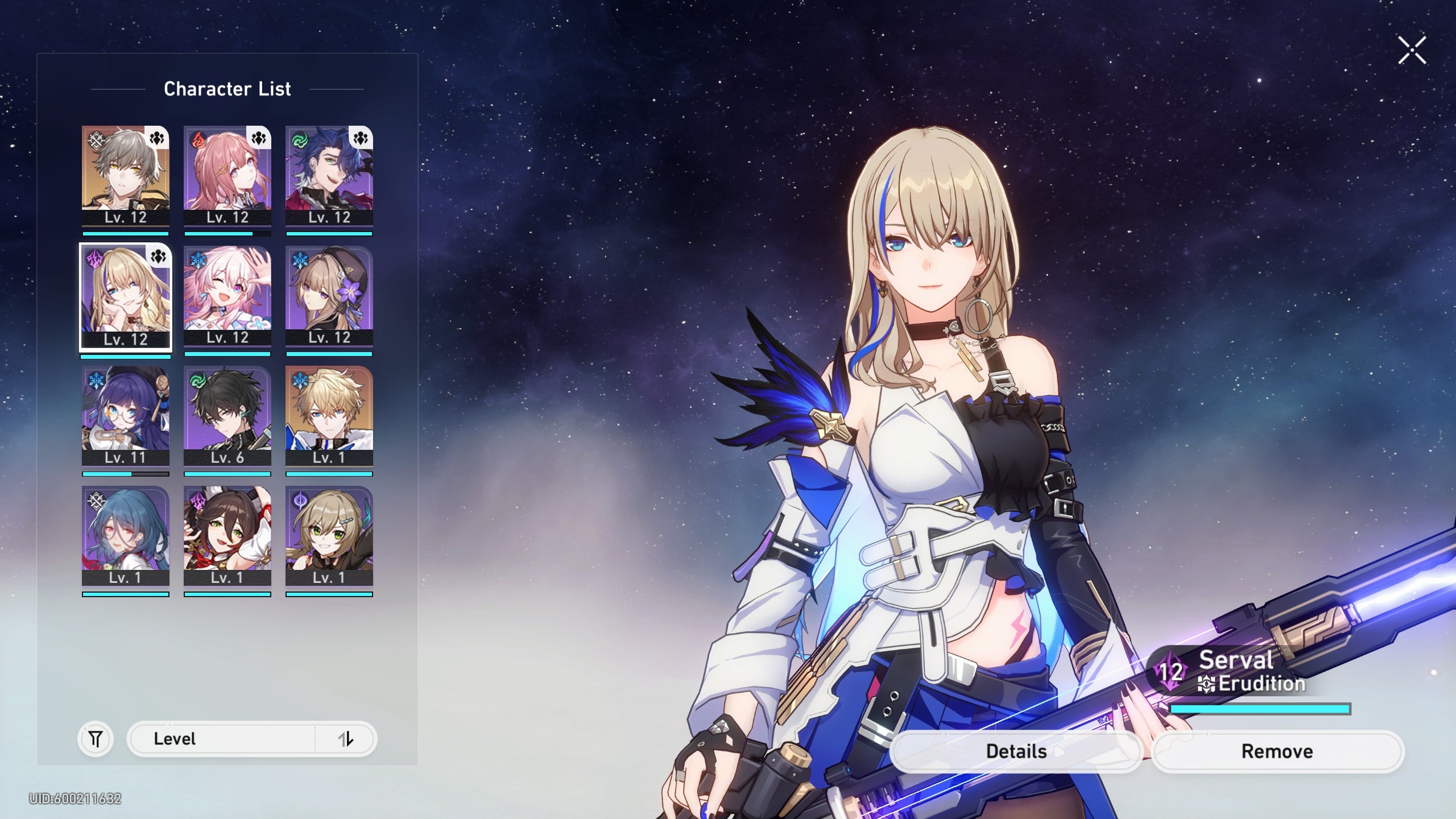
Task: Choose green-eyed Qingque's portrait
Action: pyautogui.click(x=329, y=536)
